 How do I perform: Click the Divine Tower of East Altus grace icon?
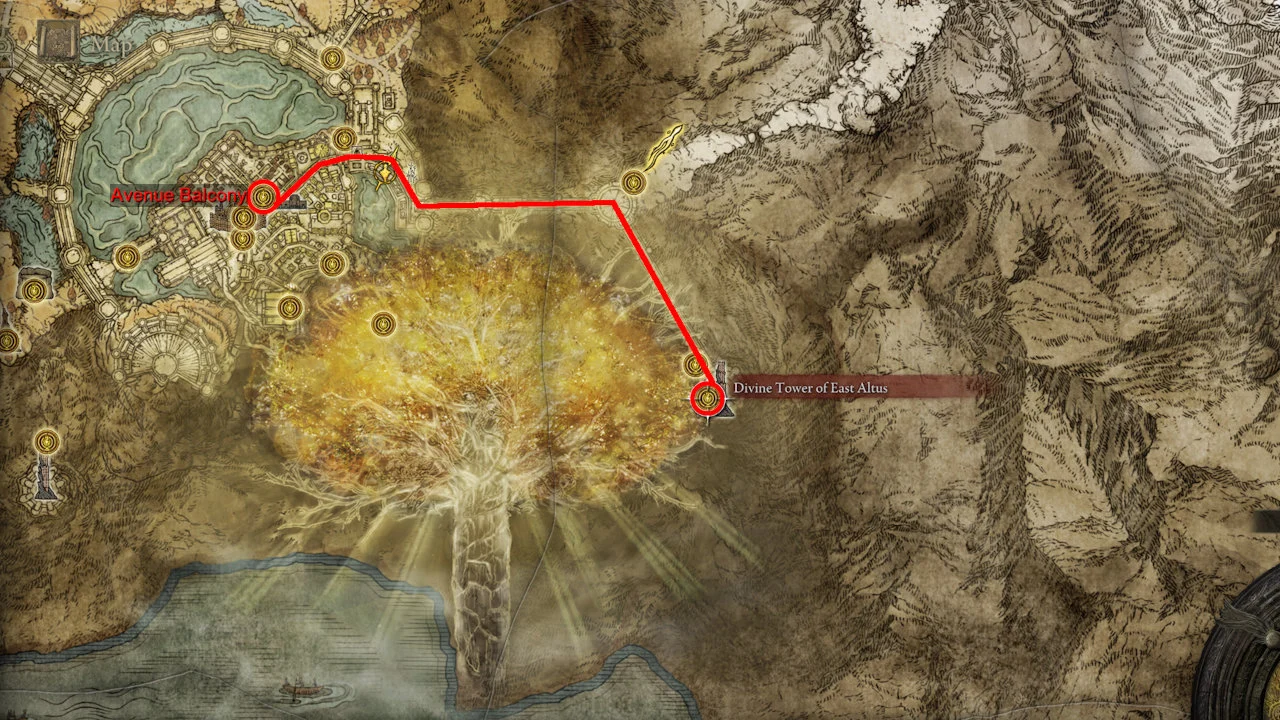click(x=709, y=397)
